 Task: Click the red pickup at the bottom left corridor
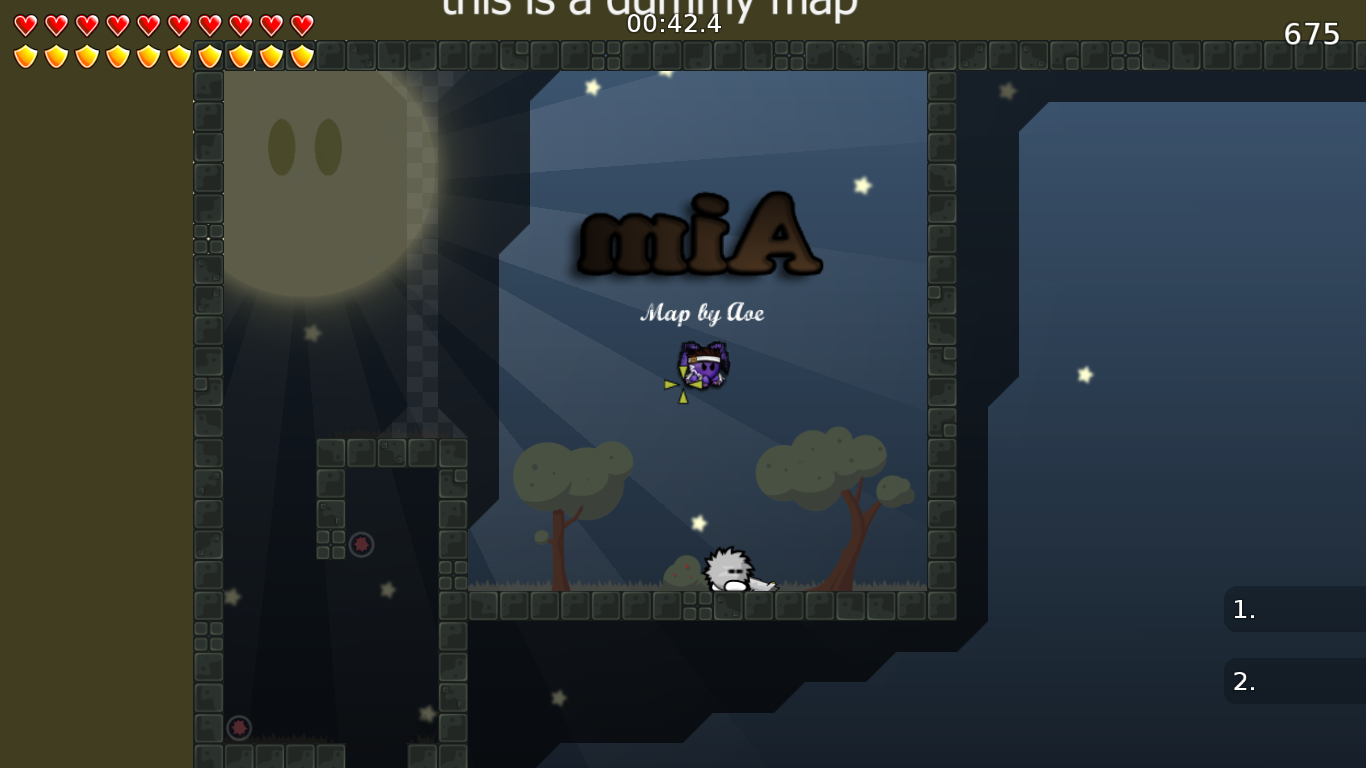239,728
